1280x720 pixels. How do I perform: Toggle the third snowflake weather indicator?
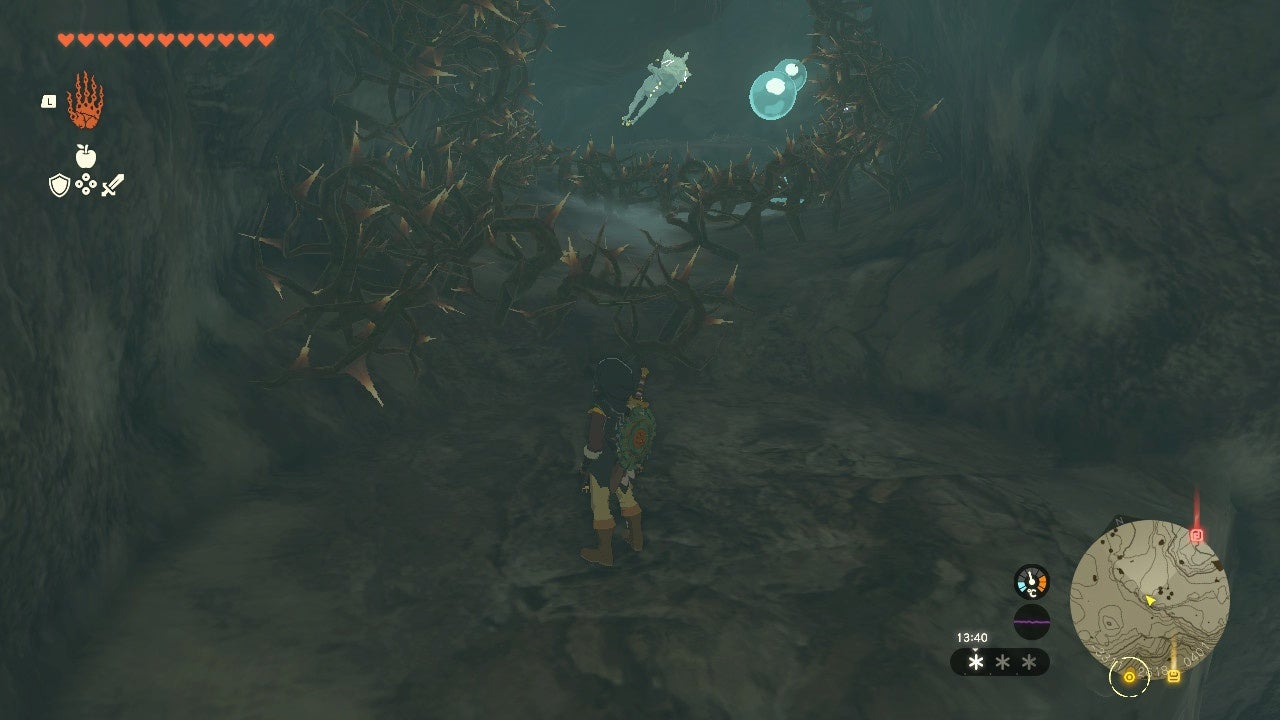tap(1027, 663)
